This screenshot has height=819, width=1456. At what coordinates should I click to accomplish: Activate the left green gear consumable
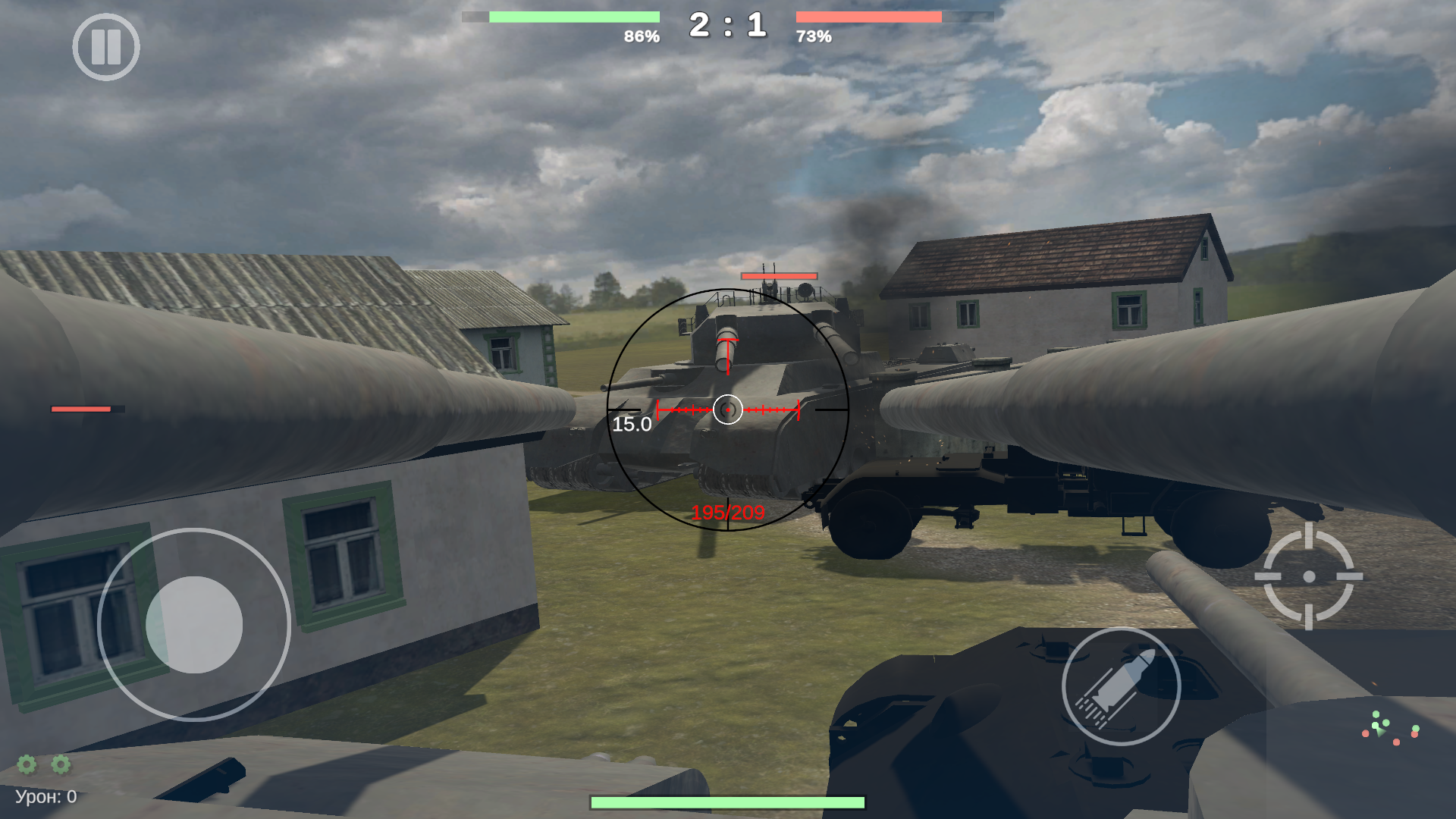[27, 766]
